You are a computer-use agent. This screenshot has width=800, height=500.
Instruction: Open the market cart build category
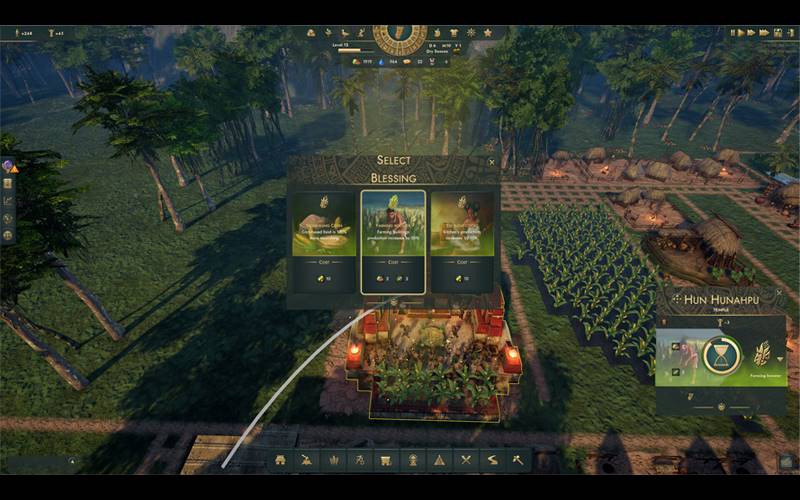click(x=385, y=460)
